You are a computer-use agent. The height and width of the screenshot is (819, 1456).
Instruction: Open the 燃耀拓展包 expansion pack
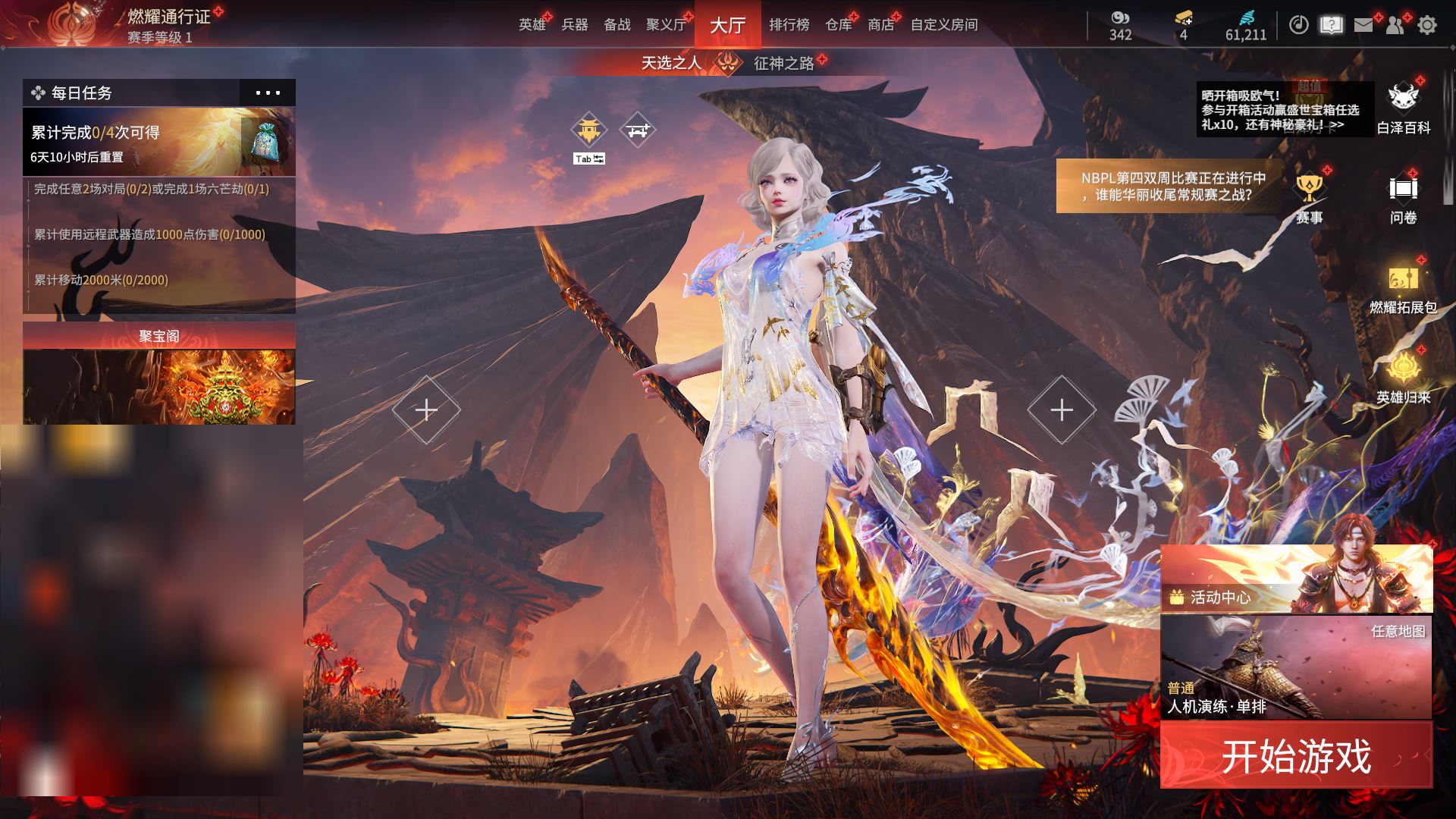point(1403,288)
